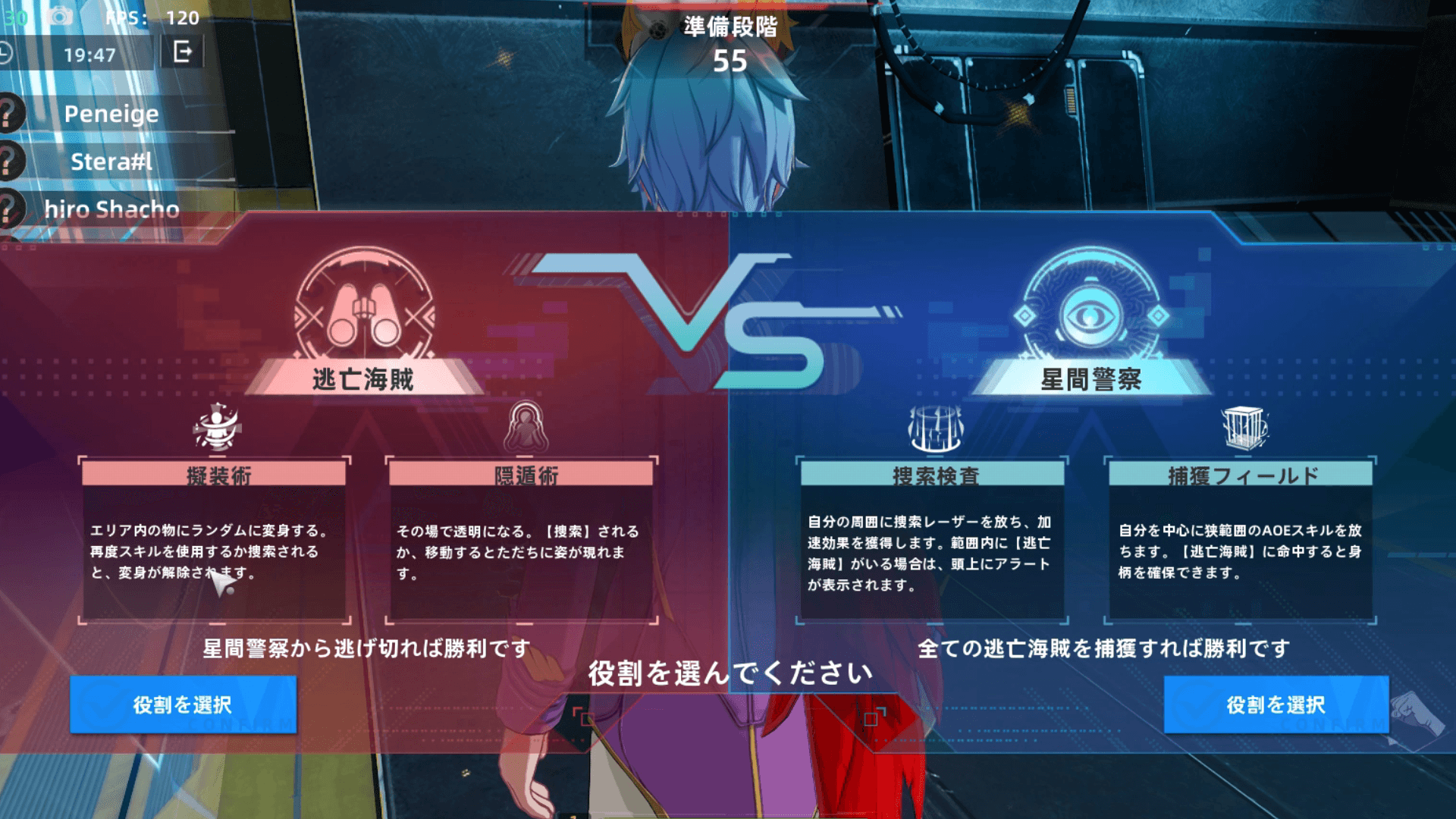Screen dimensions: 1456x819
Task: Choose the 逃亡海賊 role with the red button
Action: pyautogui.click(x=183, y=704)
